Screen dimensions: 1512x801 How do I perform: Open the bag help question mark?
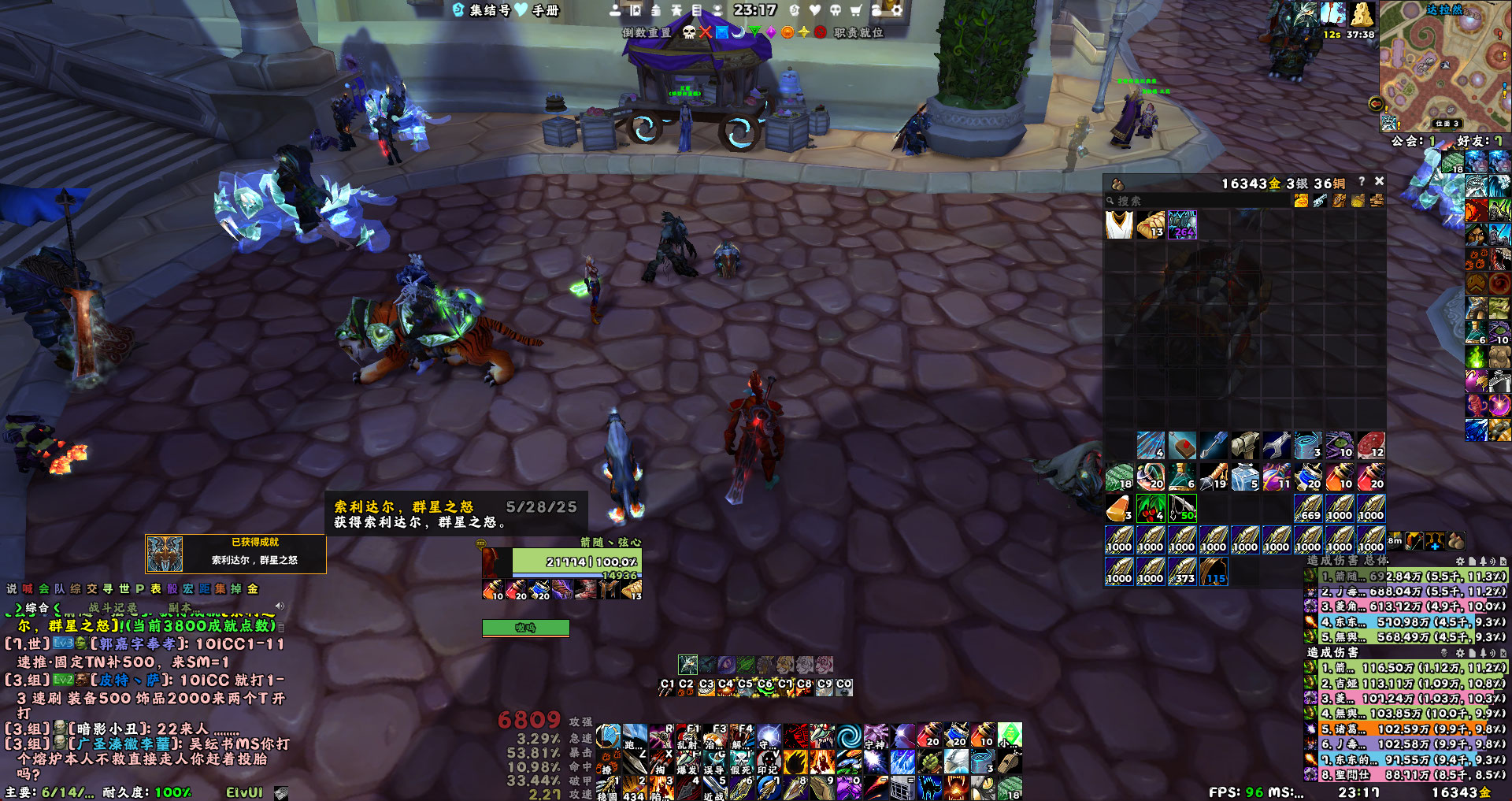coord(1362,182)
